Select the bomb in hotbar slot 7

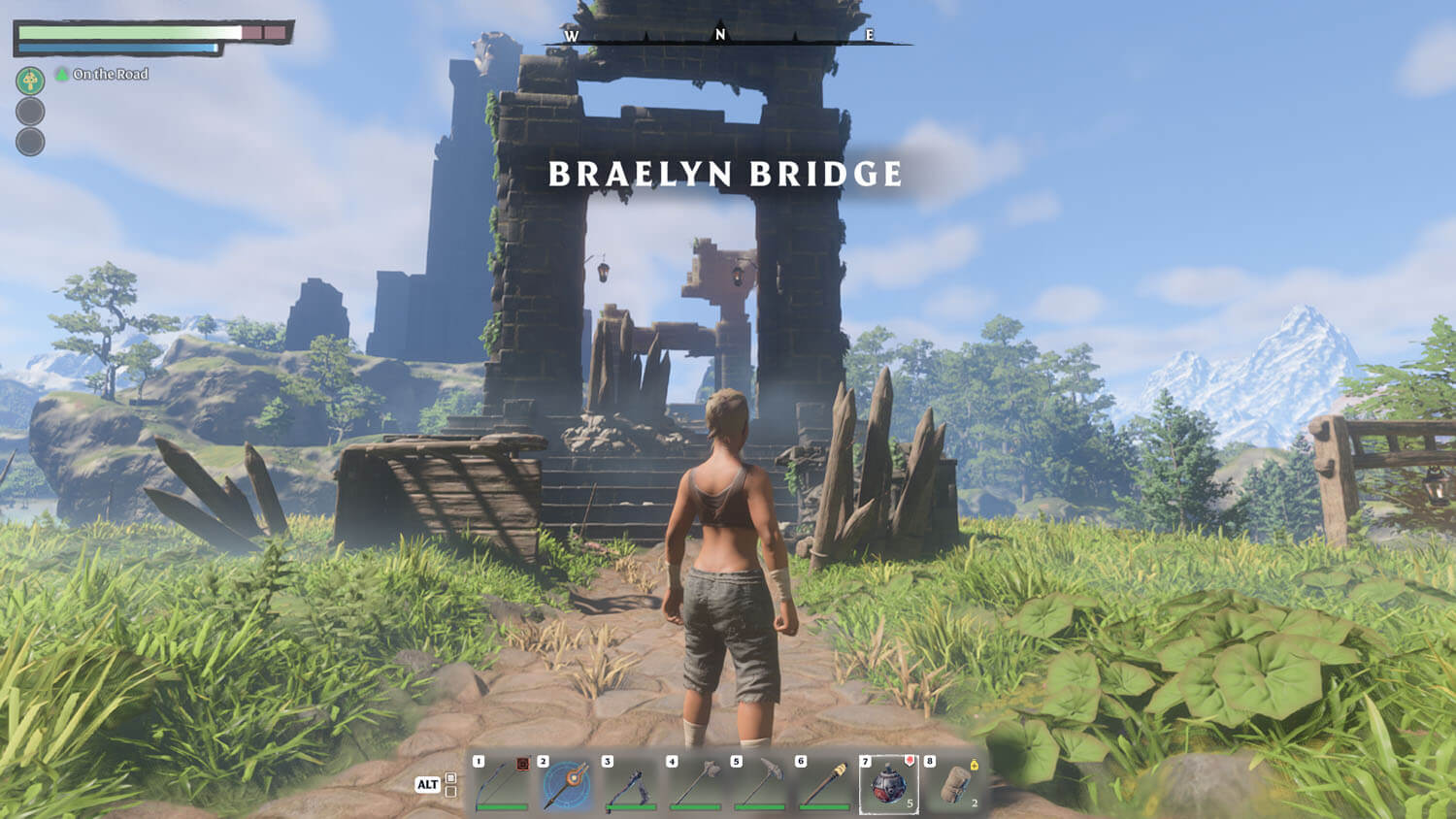[888, 784]
